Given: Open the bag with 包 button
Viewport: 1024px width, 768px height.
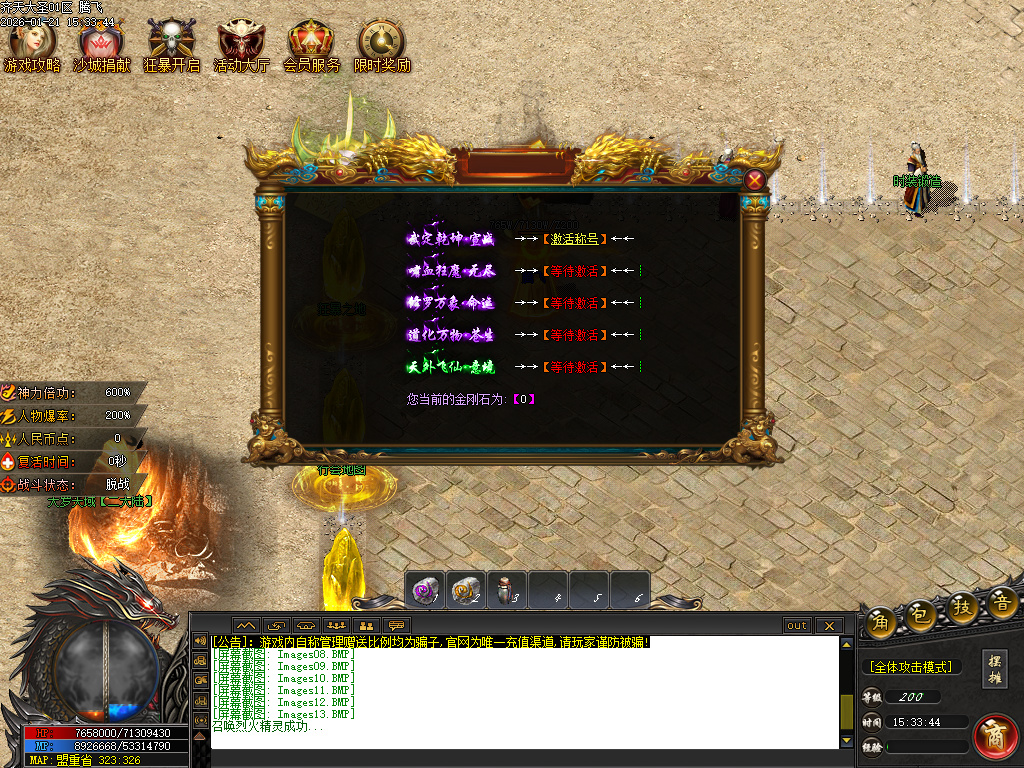Looking at the screenshot, I should [921, 614].
